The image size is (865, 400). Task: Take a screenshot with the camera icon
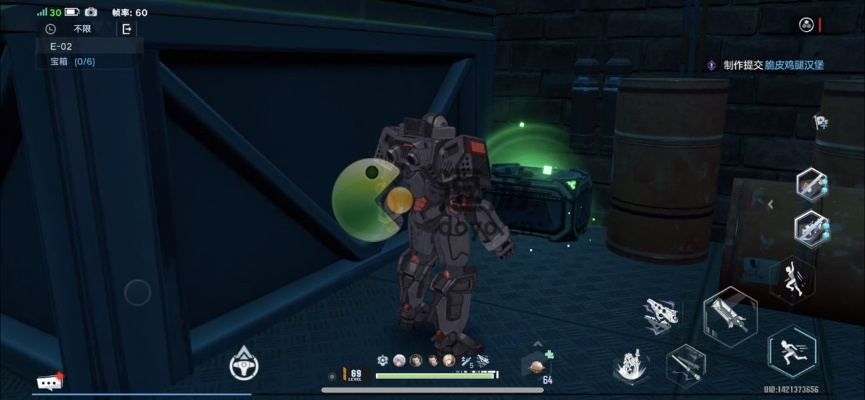point(91,12)
